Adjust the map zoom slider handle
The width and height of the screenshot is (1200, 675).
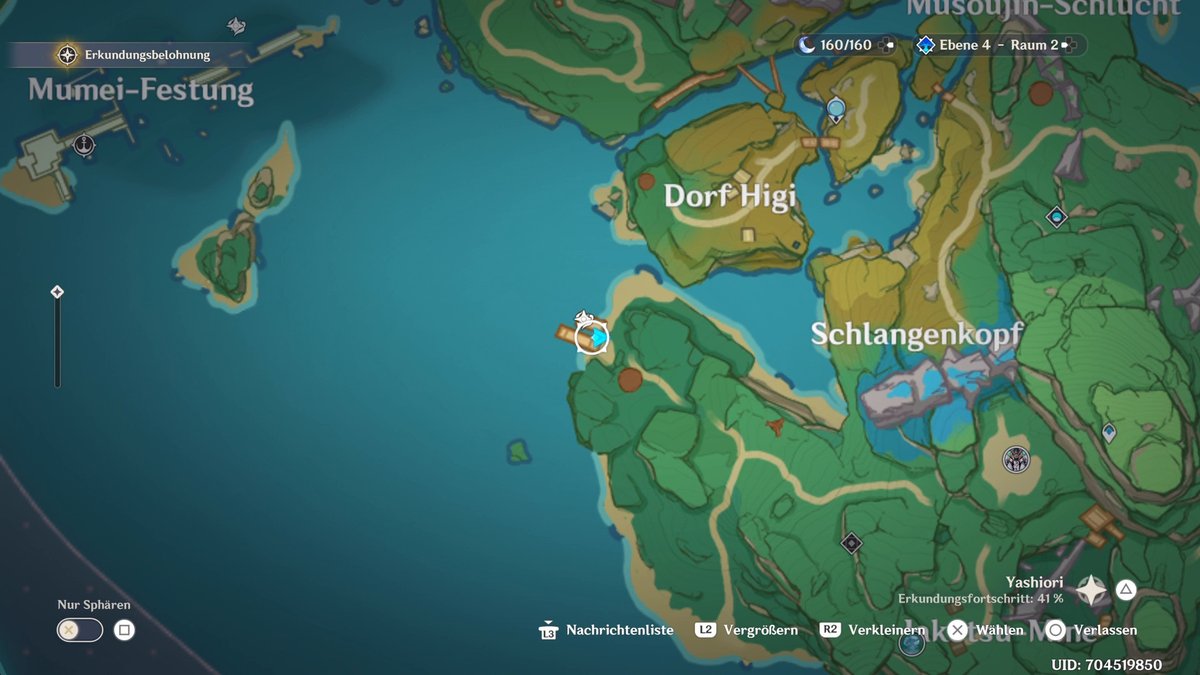(x=57, y=292)
